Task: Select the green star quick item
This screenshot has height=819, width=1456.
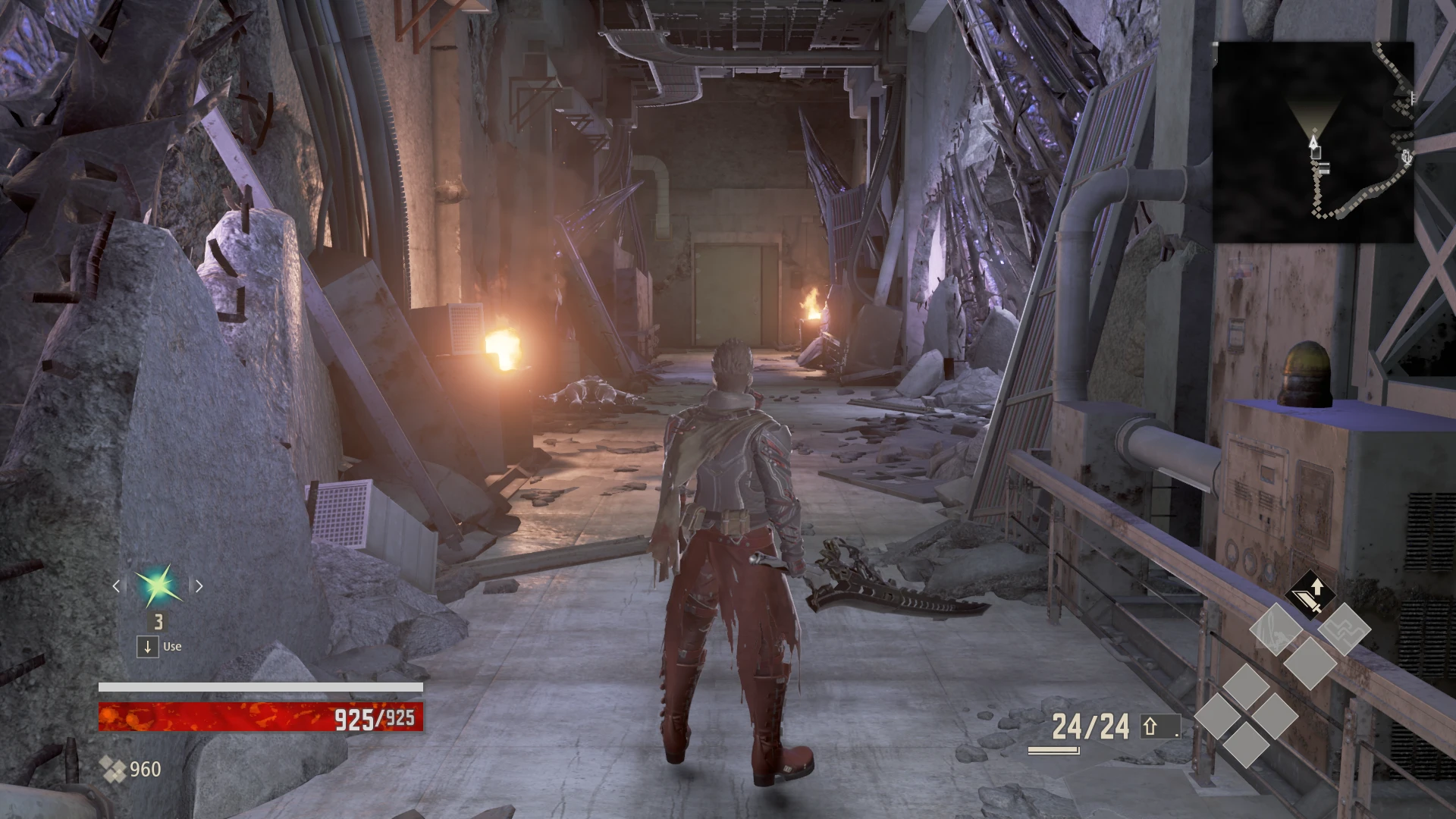Action: [x=158, y=586]
